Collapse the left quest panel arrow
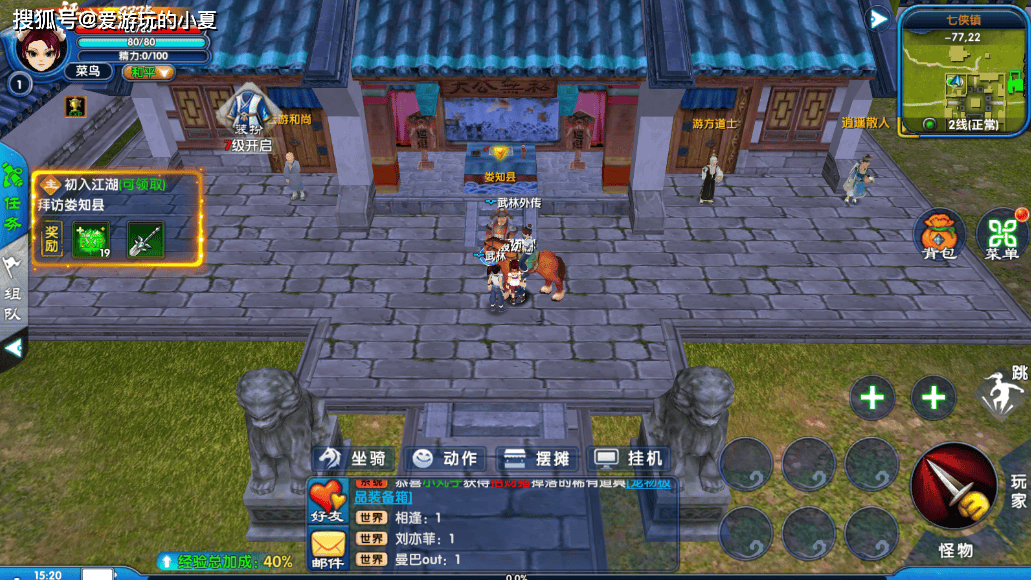Viewport: 1031px width, 580px height. point(13,348)
